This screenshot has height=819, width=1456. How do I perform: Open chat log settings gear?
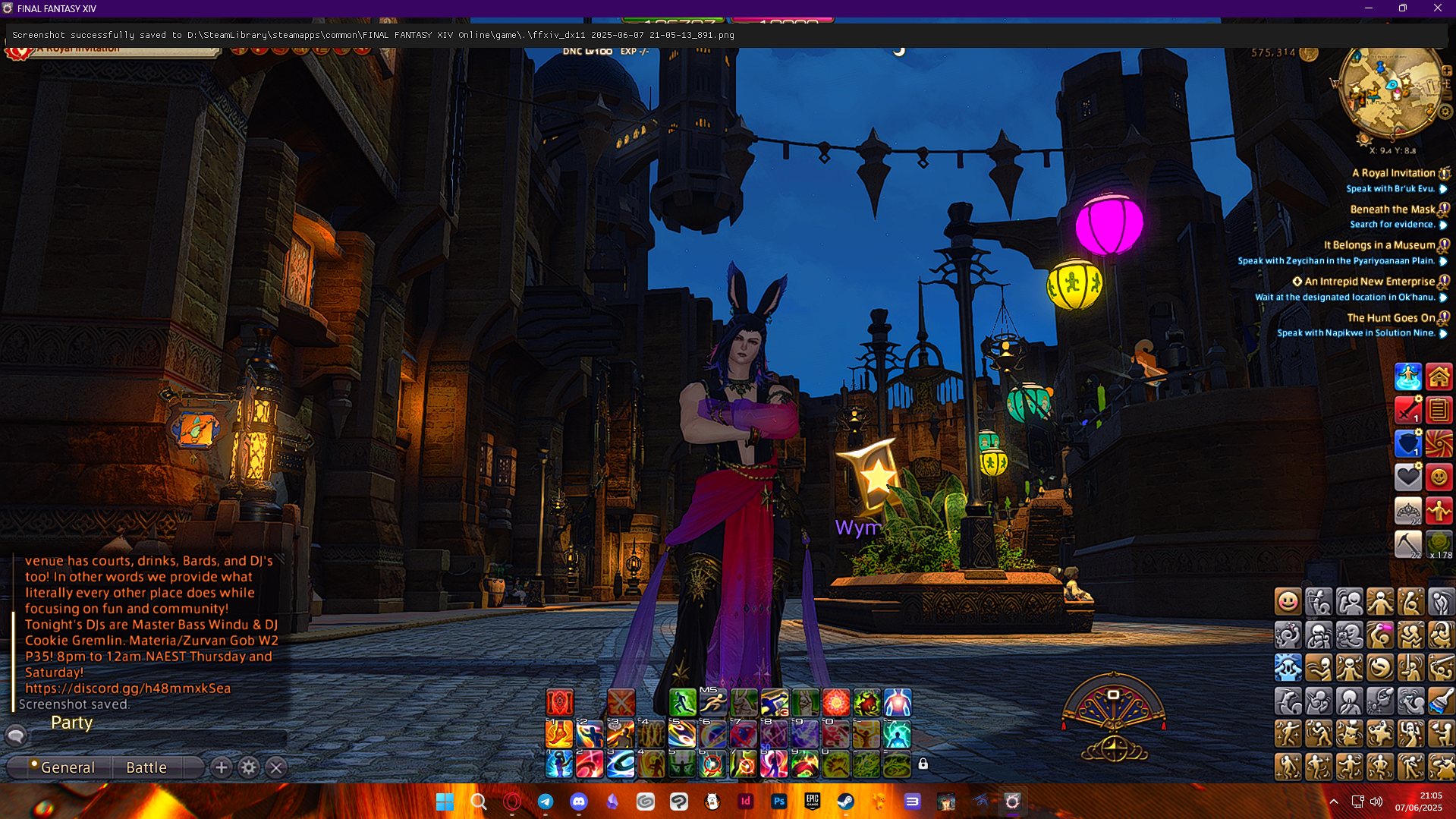[249, 767]
